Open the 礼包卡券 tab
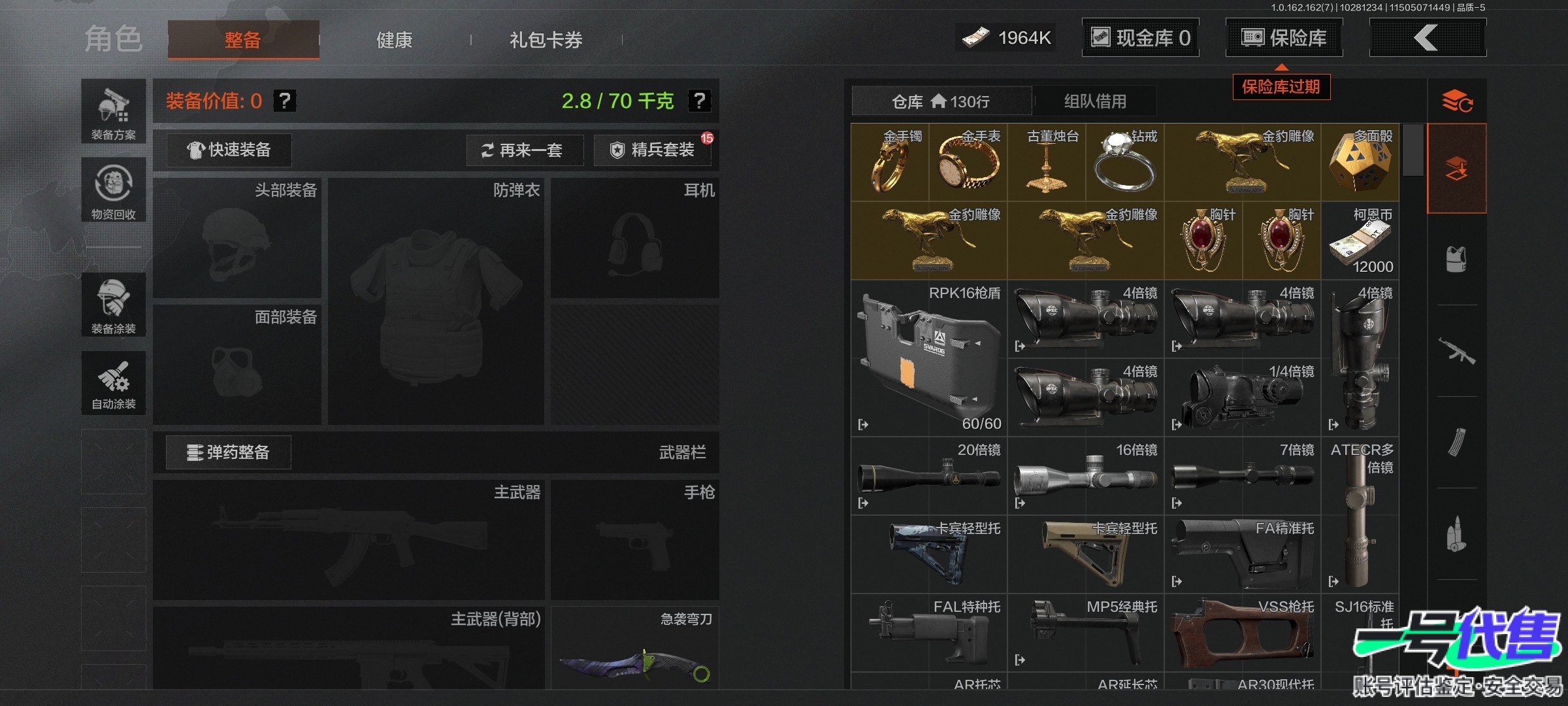Image resolution: width=1568 pixels, height=706 pixels. coord(546,40)
